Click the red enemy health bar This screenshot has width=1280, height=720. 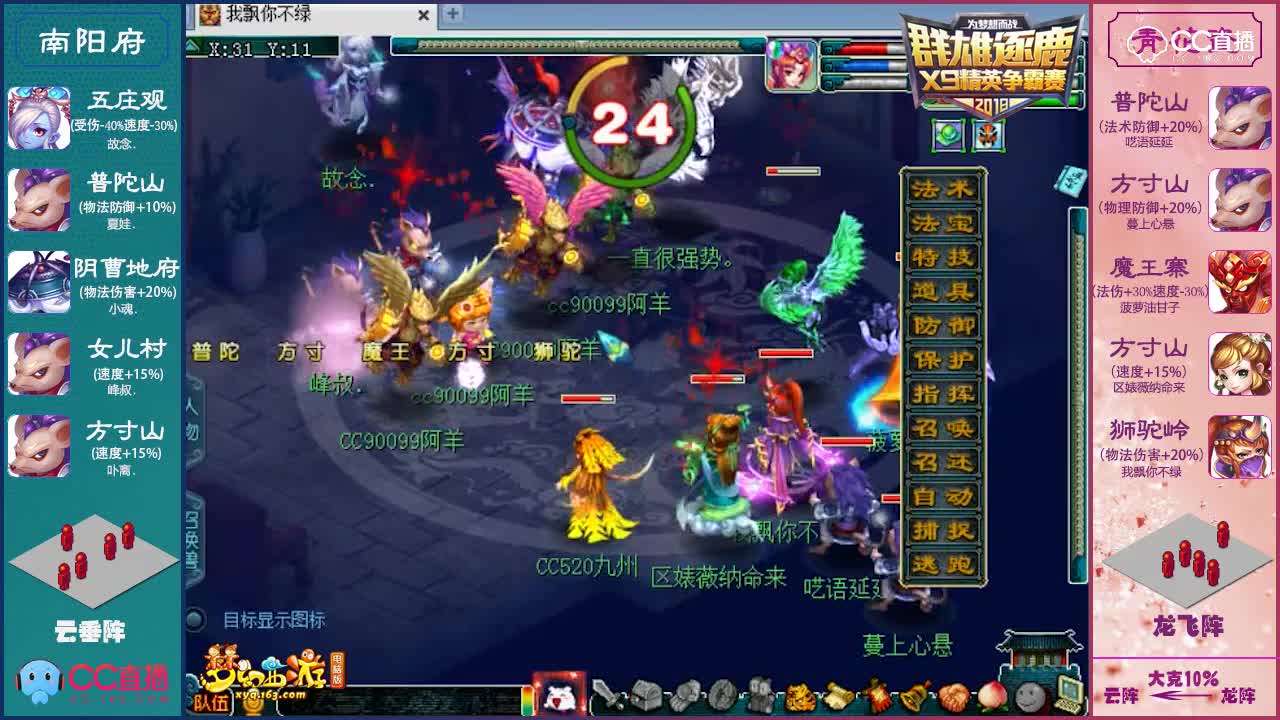(x=786, y=354)
